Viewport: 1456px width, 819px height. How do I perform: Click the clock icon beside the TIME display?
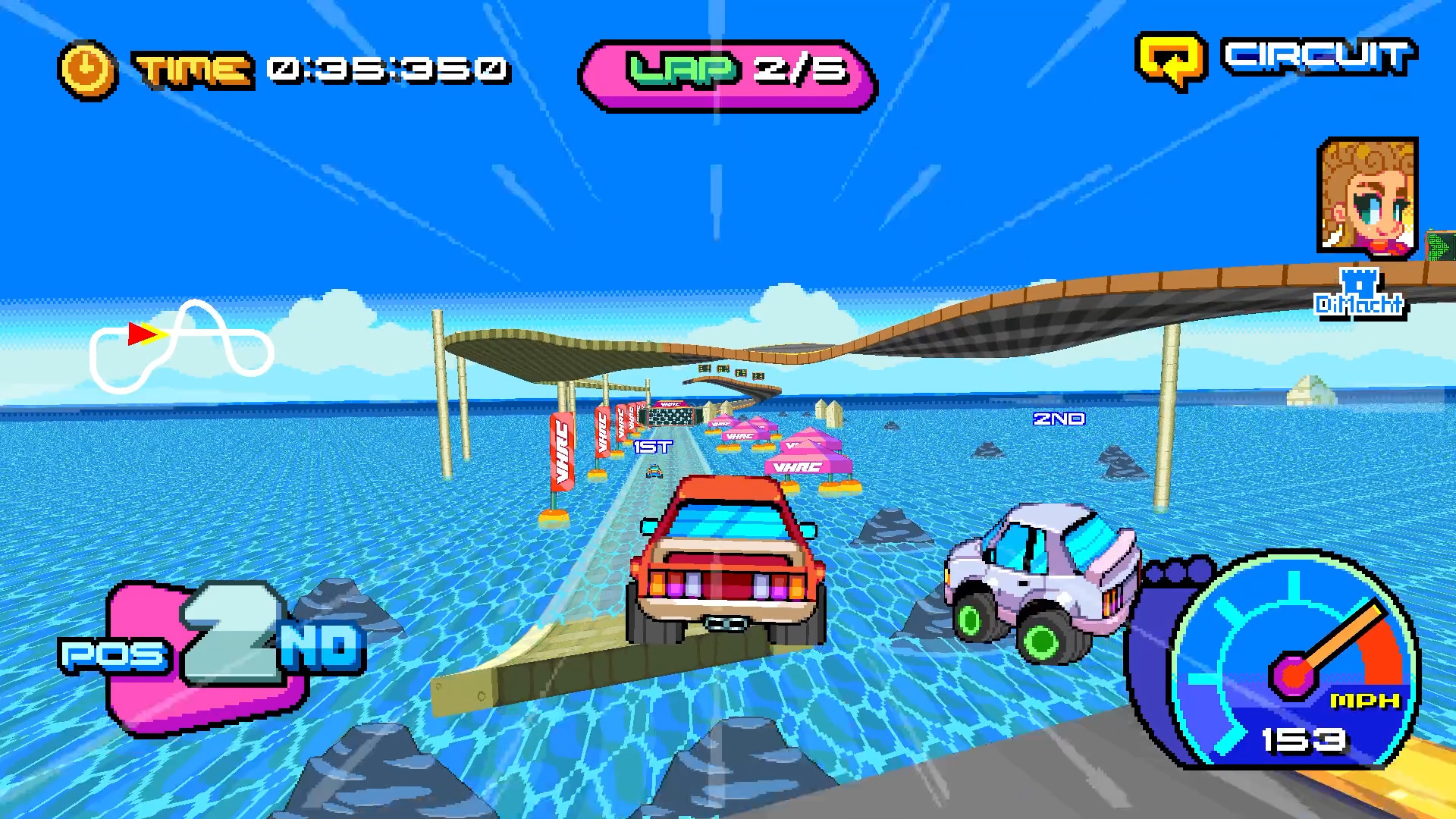click(86, 68)
